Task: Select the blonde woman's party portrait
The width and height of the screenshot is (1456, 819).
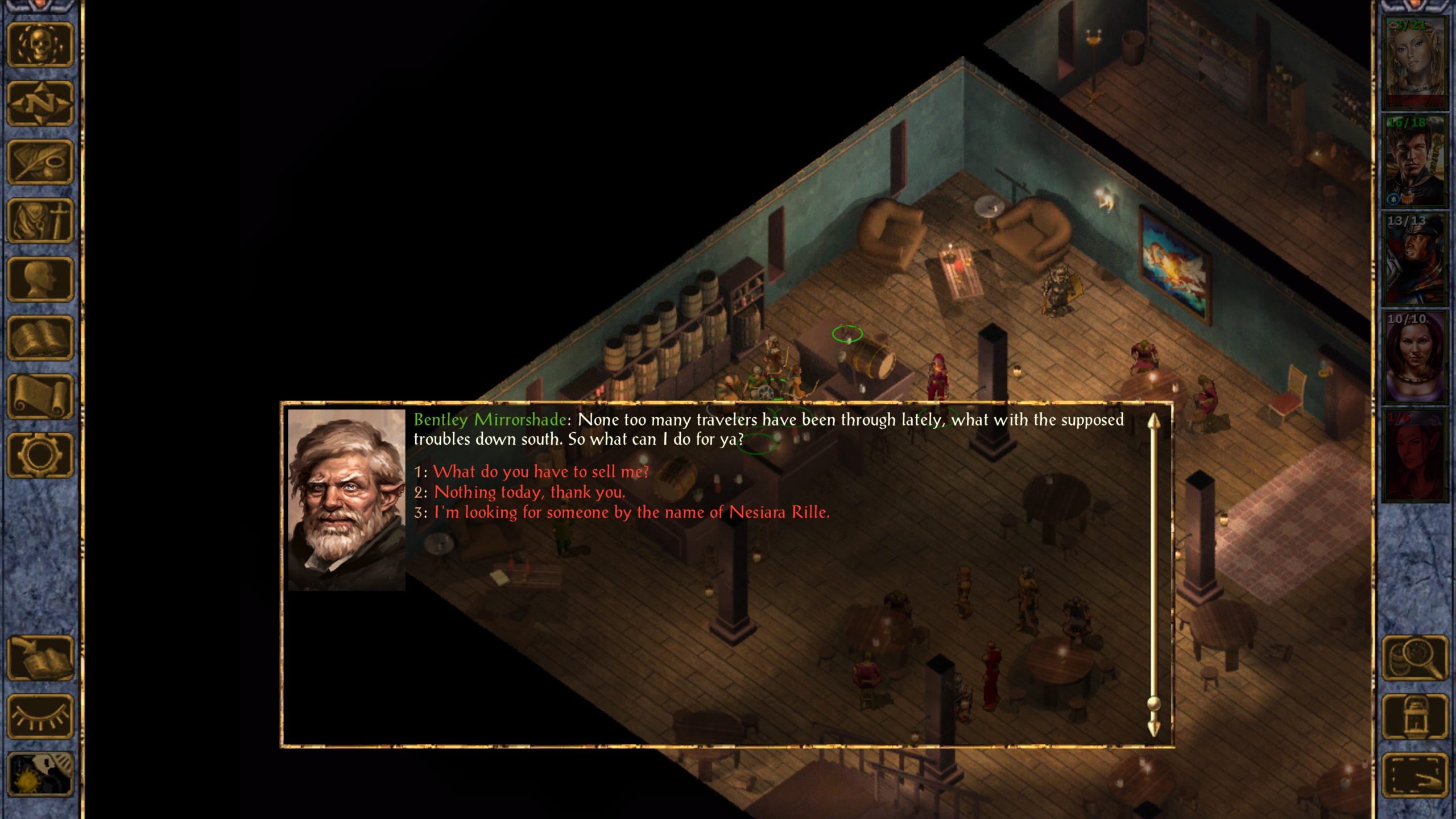Action: tap(1414, 63)
